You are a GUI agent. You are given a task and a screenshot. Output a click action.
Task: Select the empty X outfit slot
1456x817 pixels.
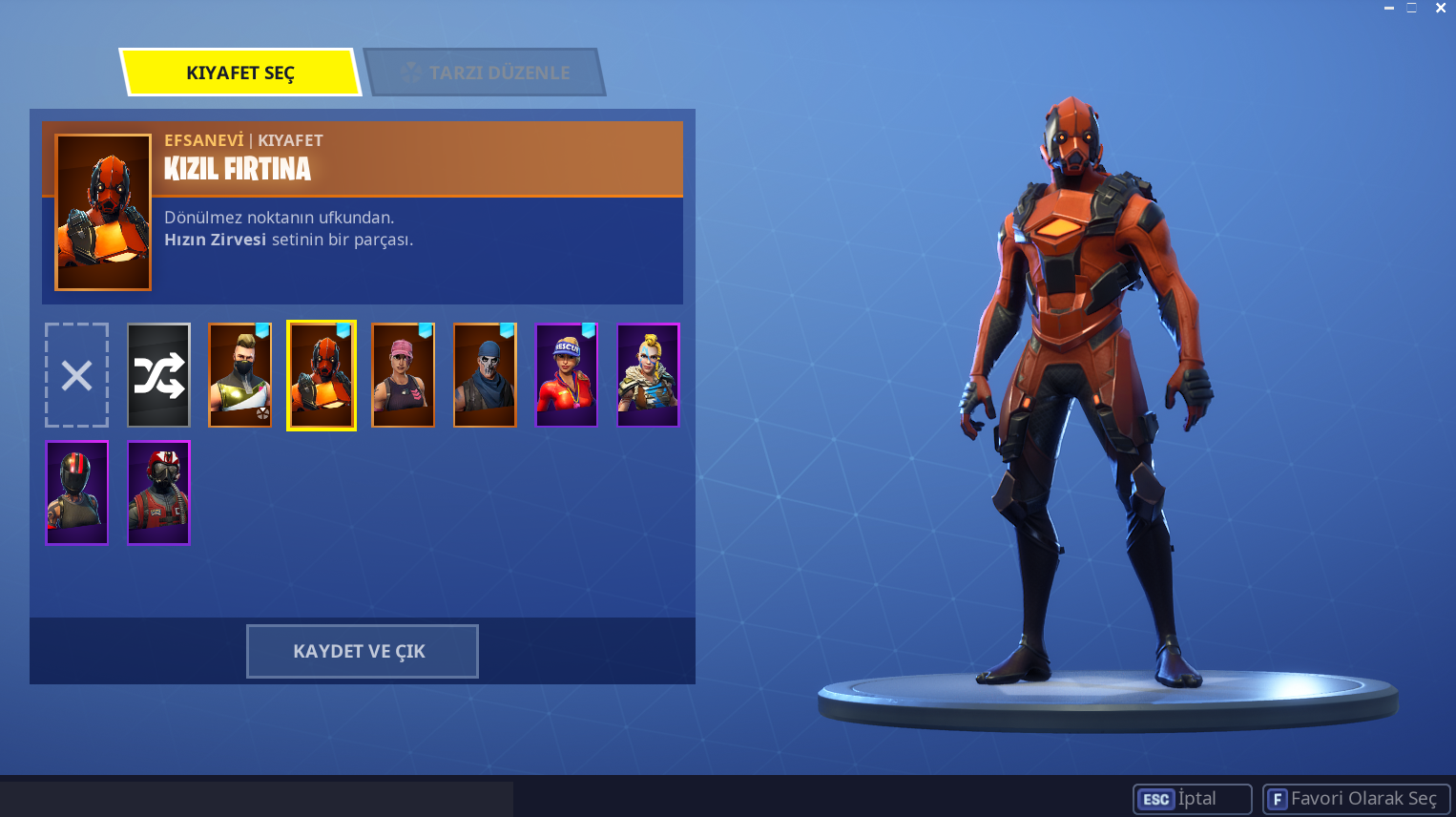(77, 375)
